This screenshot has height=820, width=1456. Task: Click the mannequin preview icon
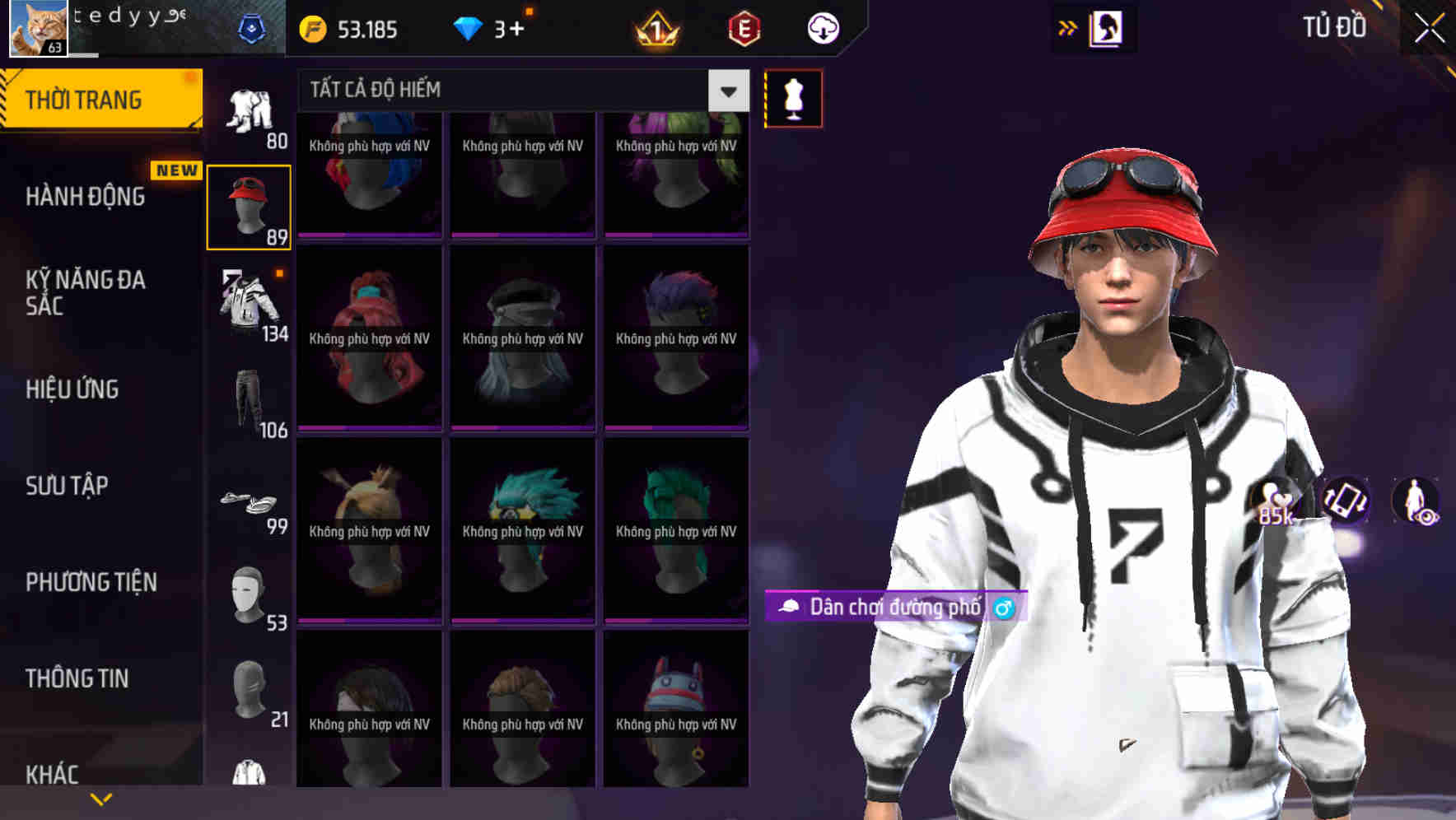point(793,97)
